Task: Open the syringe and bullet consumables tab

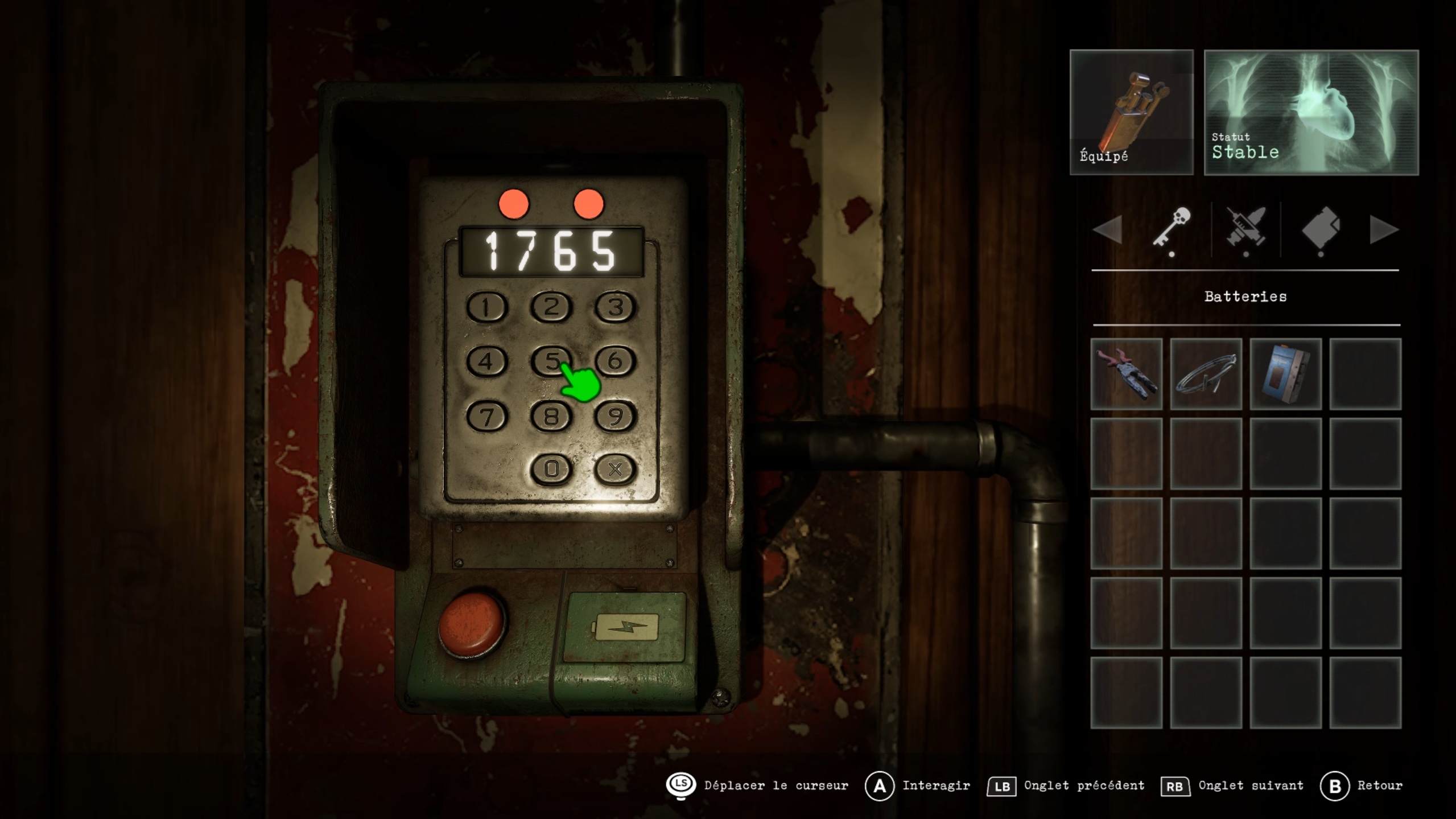Action: click(x=1246, y=228)
